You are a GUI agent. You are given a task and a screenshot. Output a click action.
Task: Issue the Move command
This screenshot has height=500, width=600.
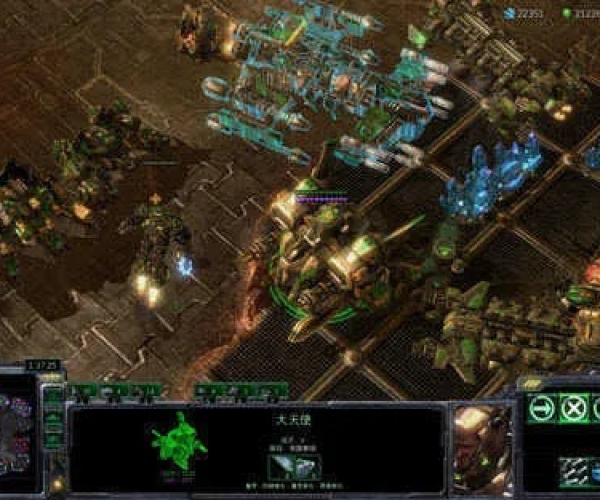point(540,408)
